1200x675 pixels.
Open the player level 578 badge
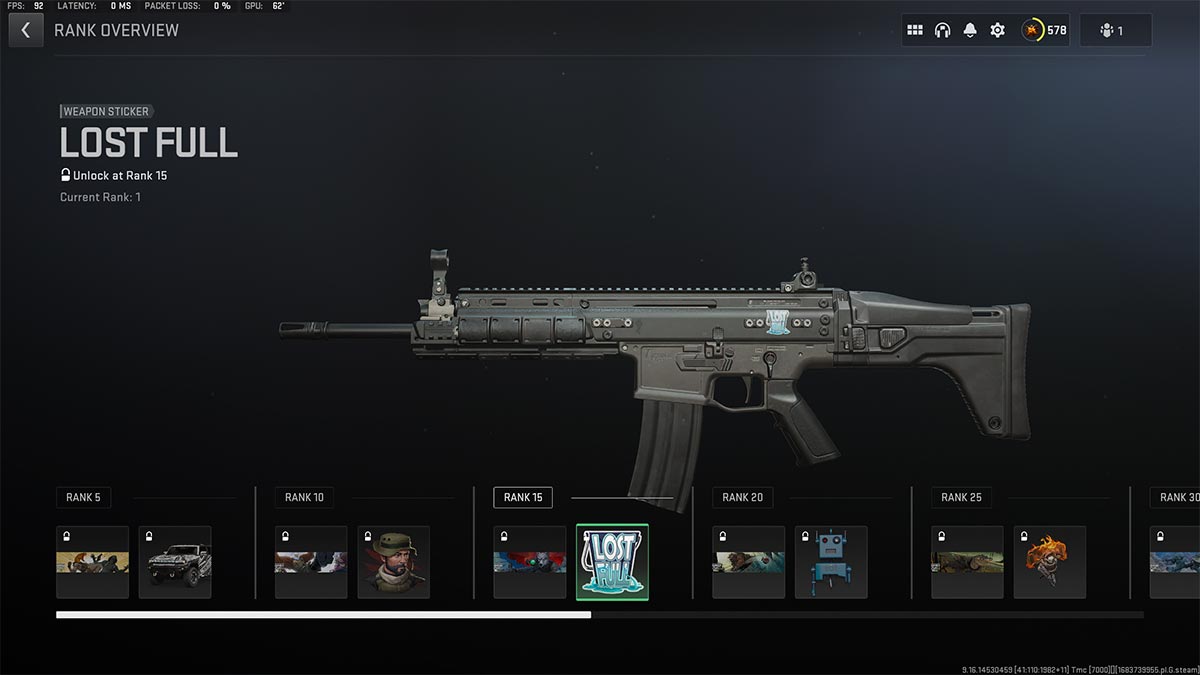click(1044, 30)
